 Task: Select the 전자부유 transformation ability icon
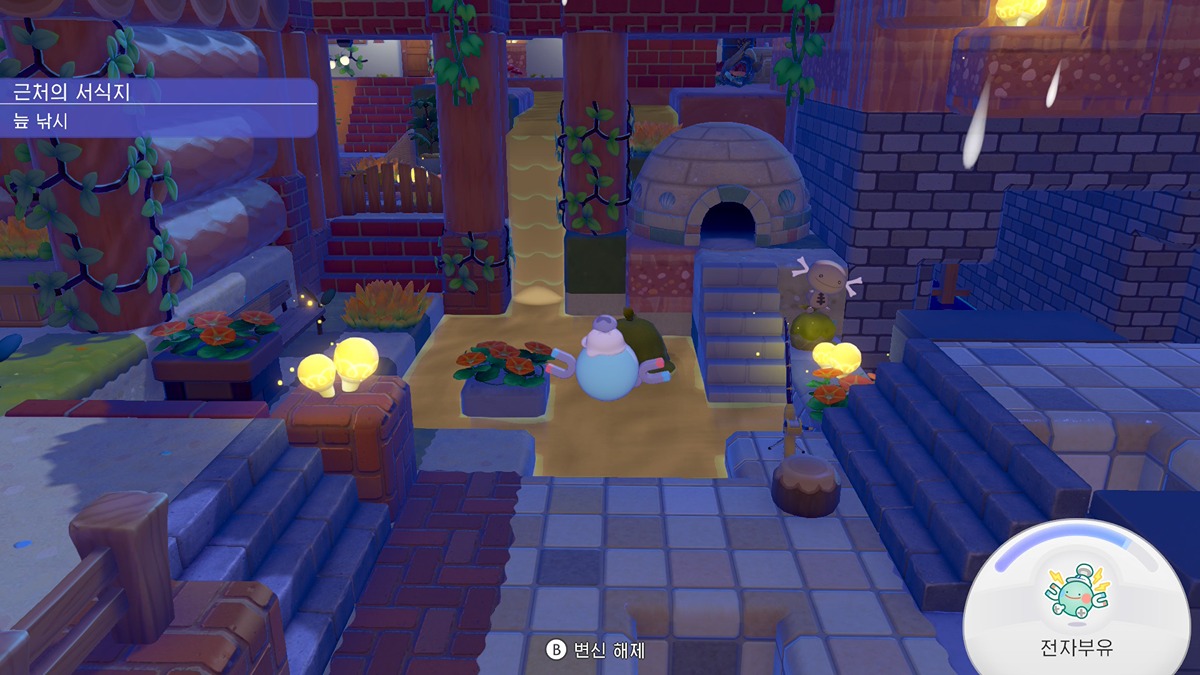click(1076, 590)
